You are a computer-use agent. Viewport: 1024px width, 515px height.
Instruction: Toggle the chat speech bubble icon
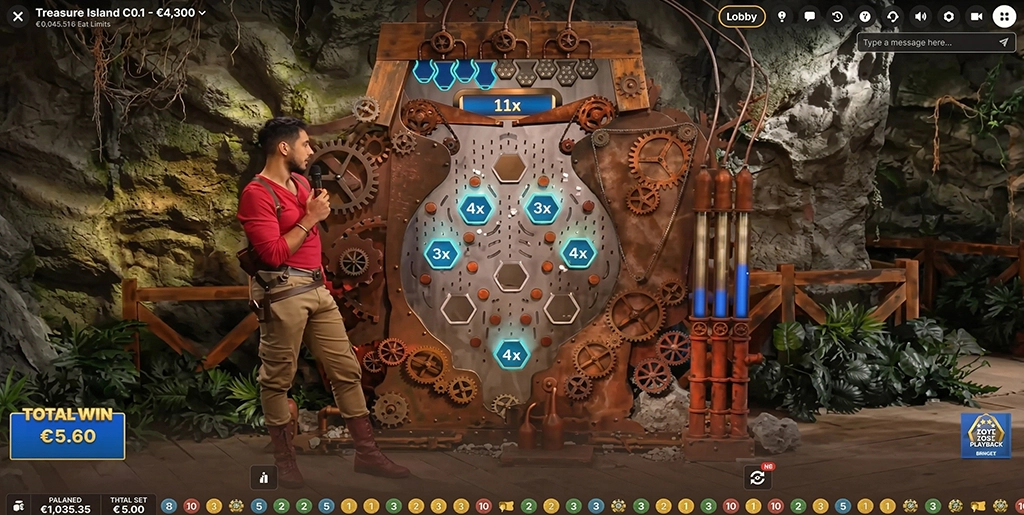[x=809, y=16]
